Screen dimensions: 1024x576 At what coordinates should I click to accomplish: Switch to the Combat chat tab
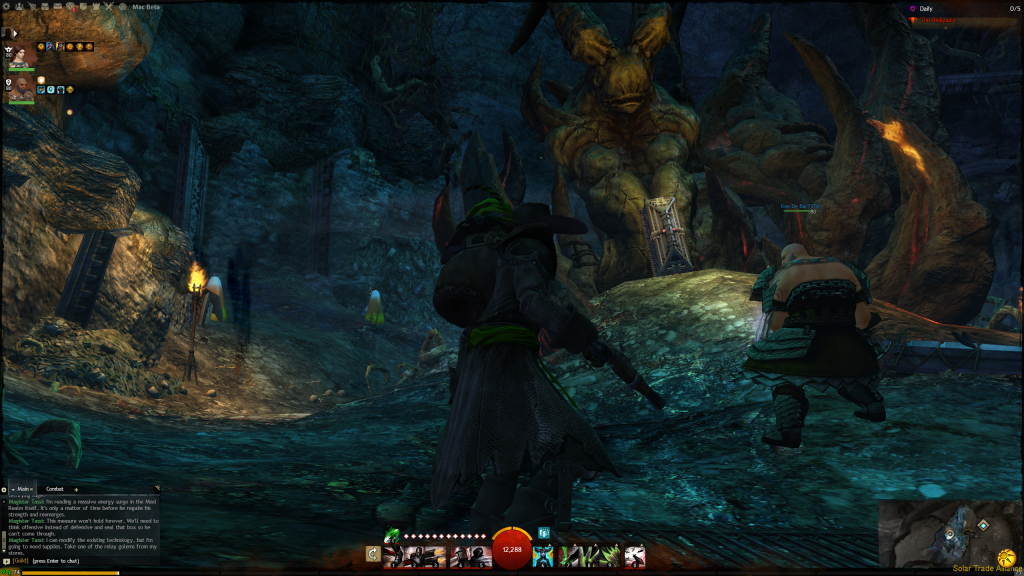coord(55,489)
